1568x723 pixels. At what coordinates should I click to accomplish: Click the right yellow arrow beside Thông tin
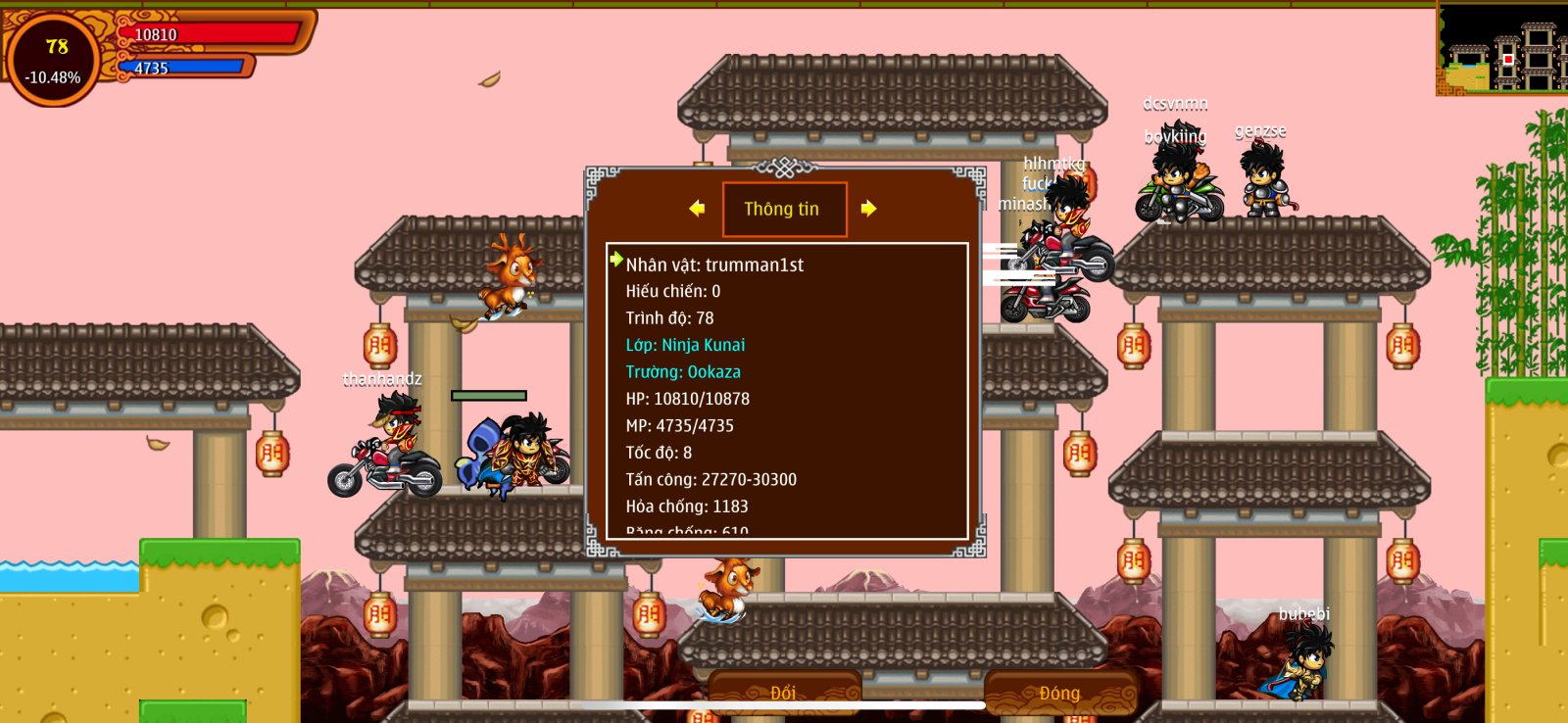coord(868,209)
